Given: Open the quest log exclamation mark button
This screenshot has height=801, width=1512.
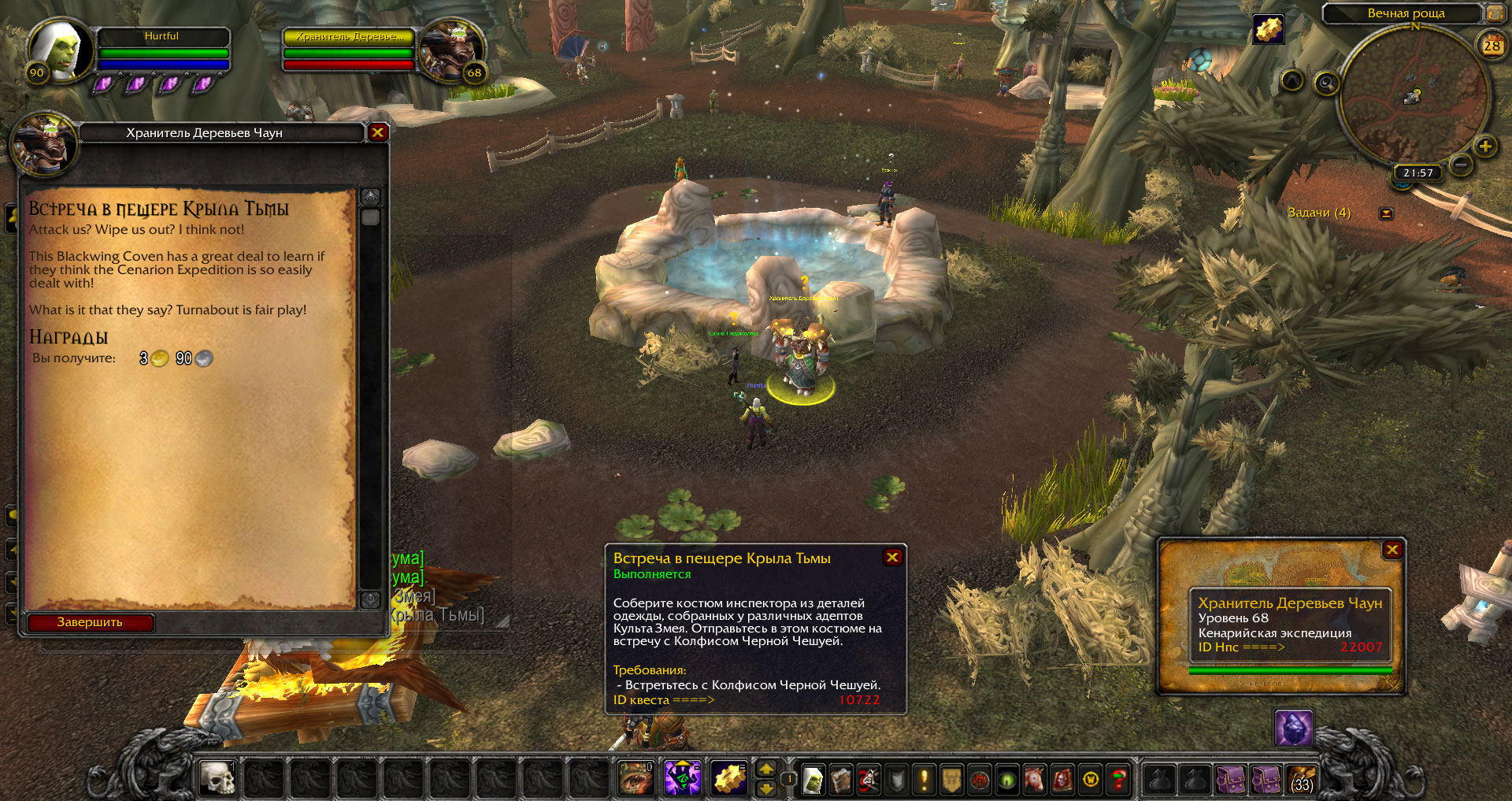Looking at the screenshot, I should click(924, 780).
